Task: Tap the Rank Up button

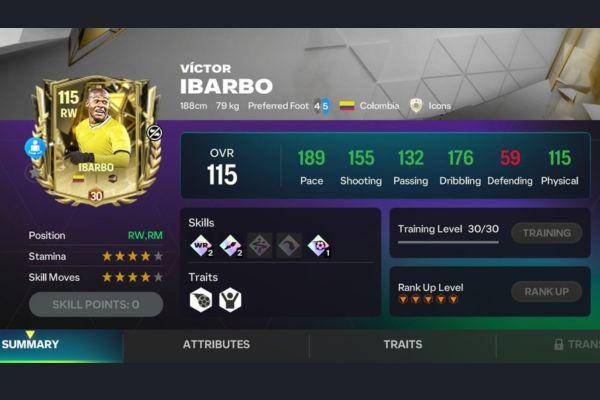Action: click(x=547, y=291)
